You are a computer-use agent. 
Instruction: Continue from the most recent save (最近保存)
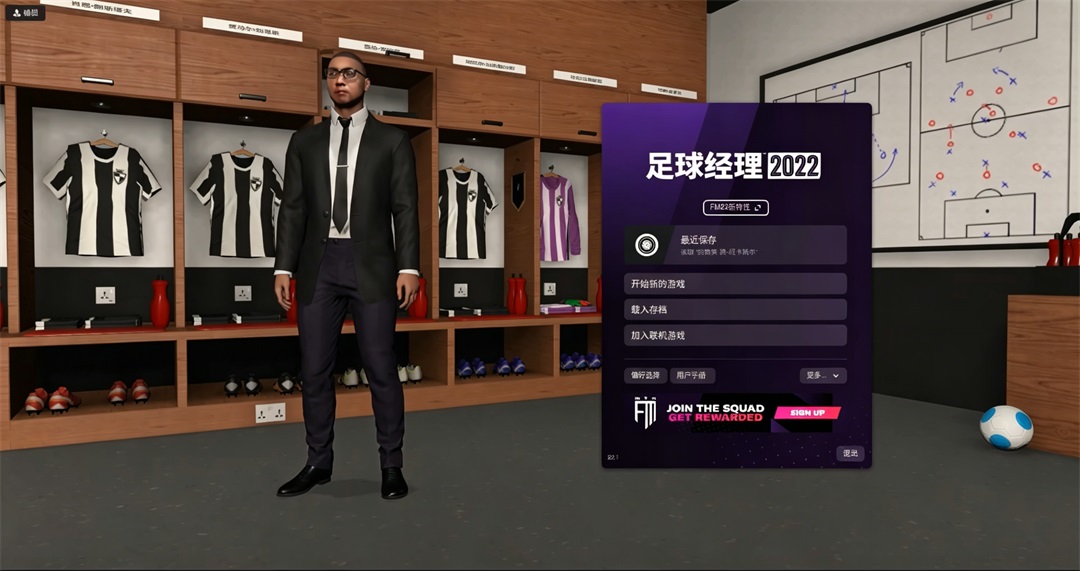(x=735, y=245)
